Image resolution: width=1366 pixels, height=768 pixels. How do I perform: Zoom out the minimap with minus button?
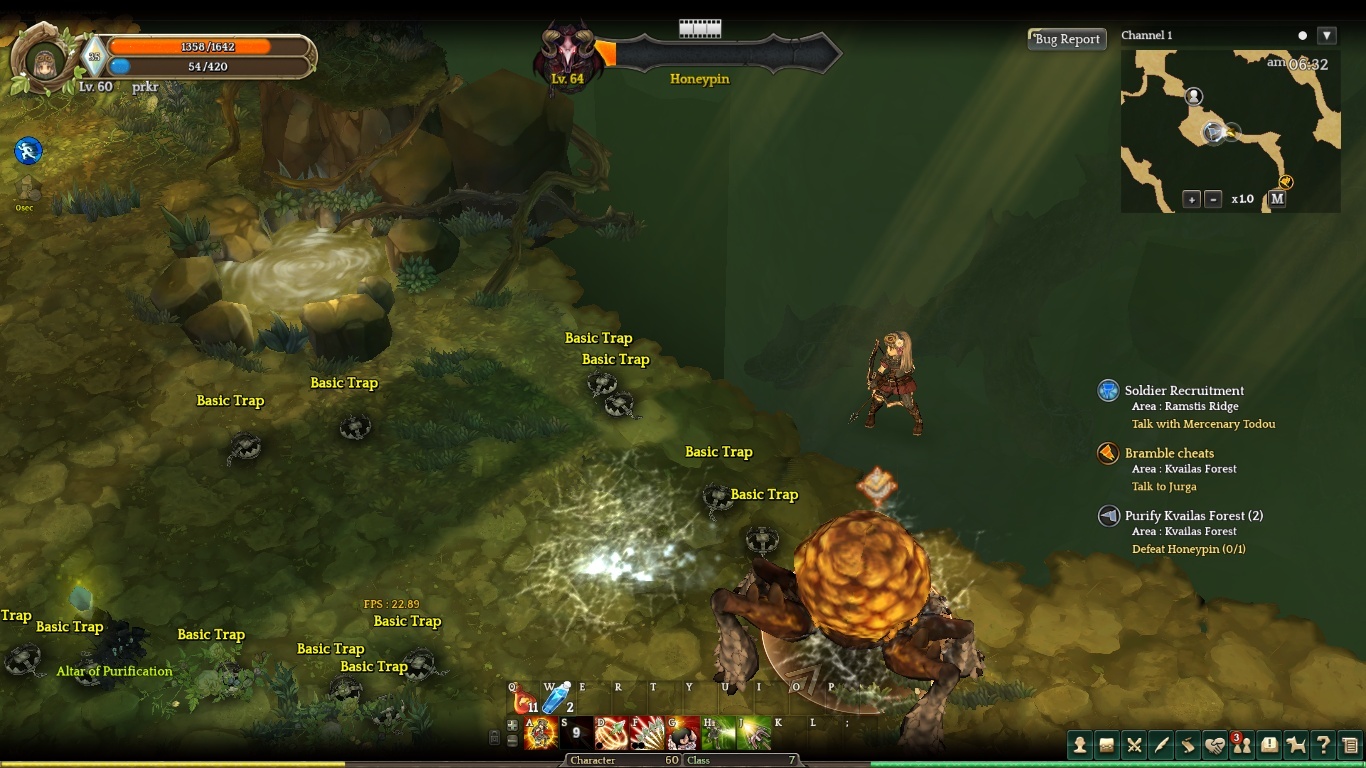point(1213,199)
